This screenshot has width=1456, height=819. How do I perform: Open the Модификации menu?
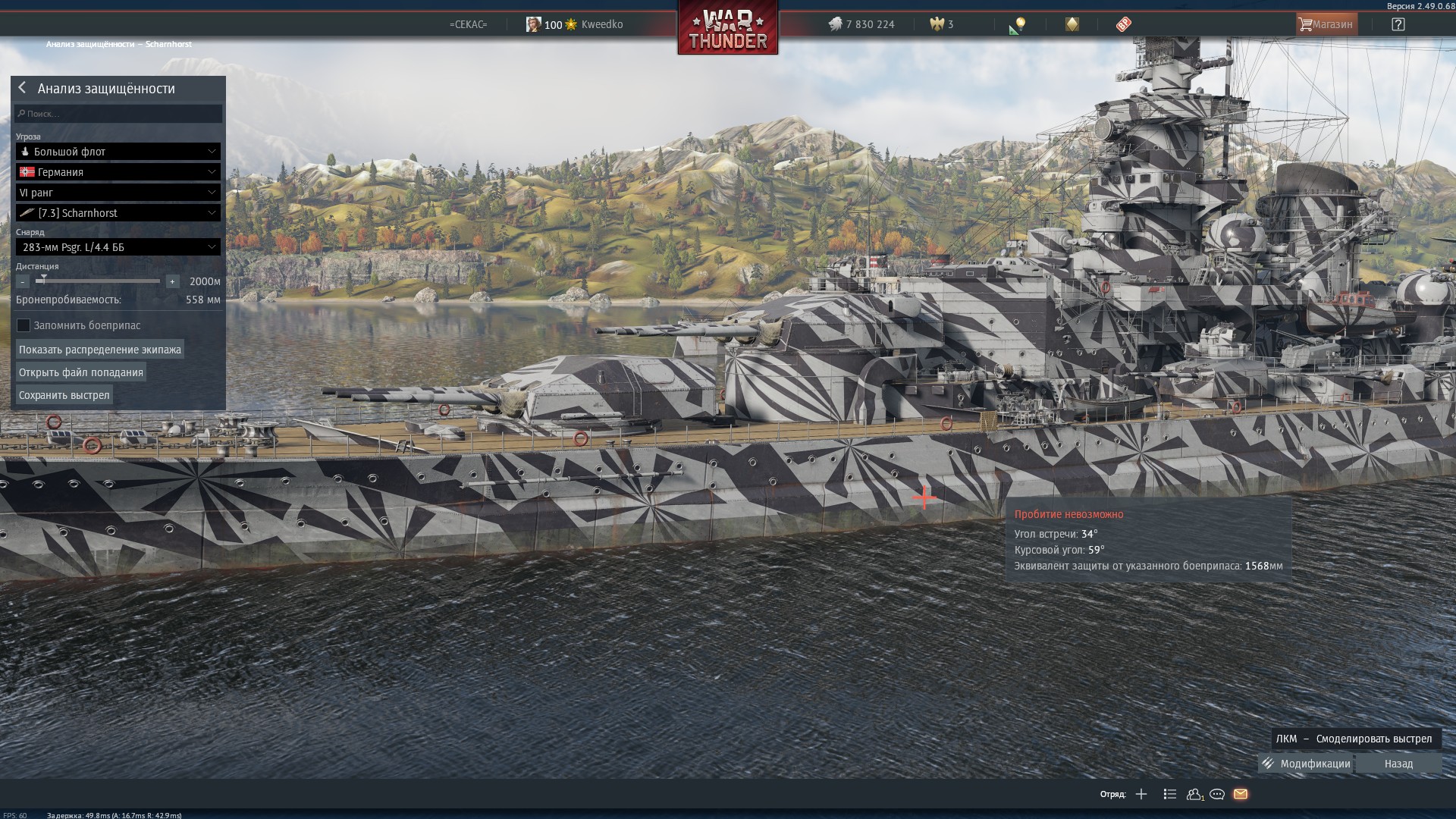click(x=1307, y=764)
